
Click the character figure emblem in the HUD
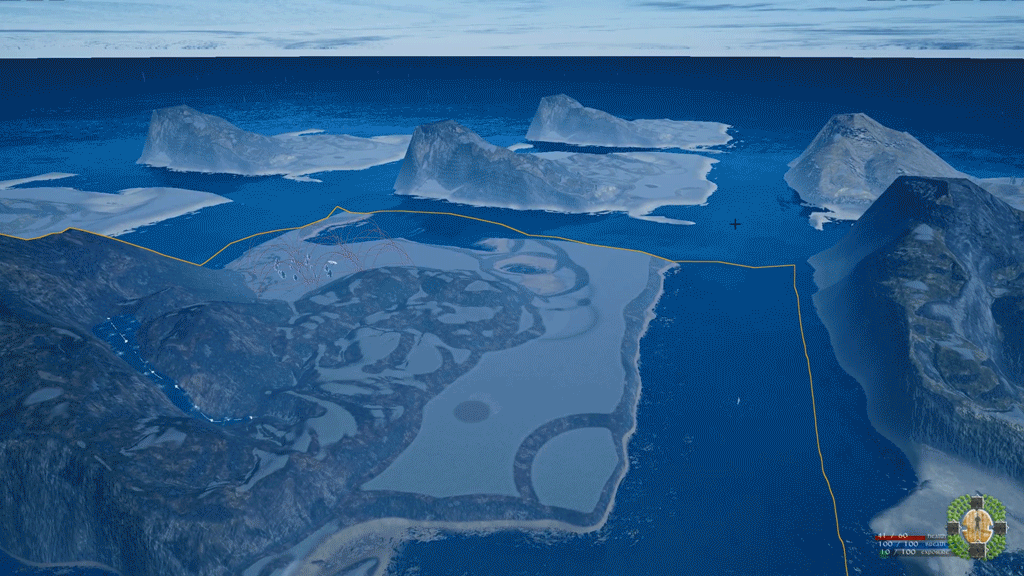click(977, 524)
